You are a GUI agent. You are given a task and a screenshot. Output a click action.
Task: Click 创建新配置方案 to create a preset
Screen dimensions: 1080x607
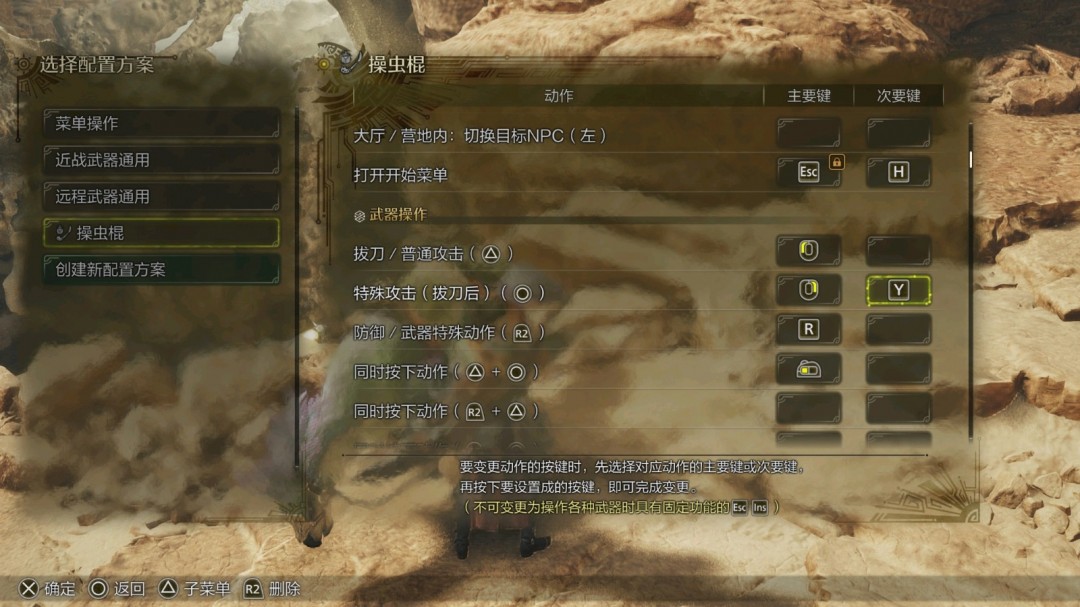coord(160,269)
